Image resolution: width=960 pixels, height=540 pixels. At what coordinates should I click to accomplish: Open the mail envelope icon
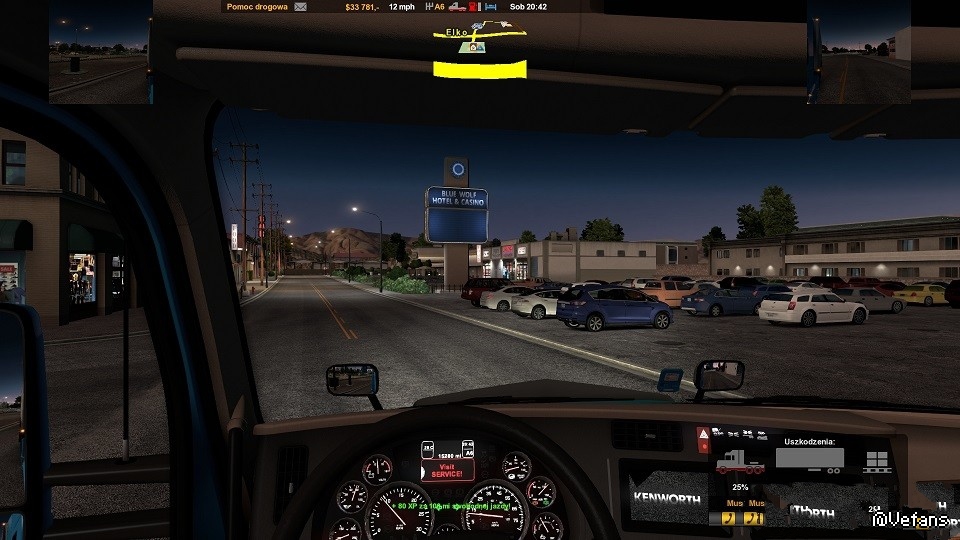point(301,6)
